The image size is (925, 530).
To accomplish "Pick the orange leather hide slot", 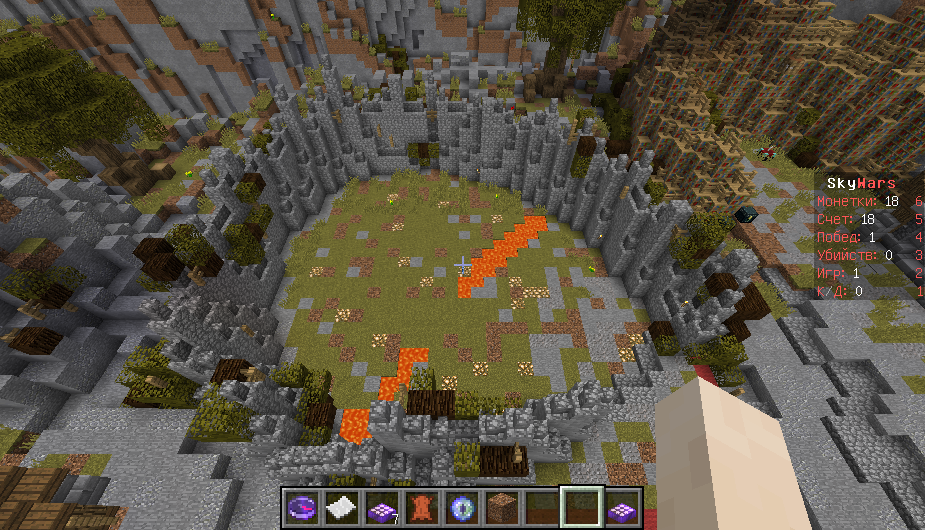I will point(421,506).
